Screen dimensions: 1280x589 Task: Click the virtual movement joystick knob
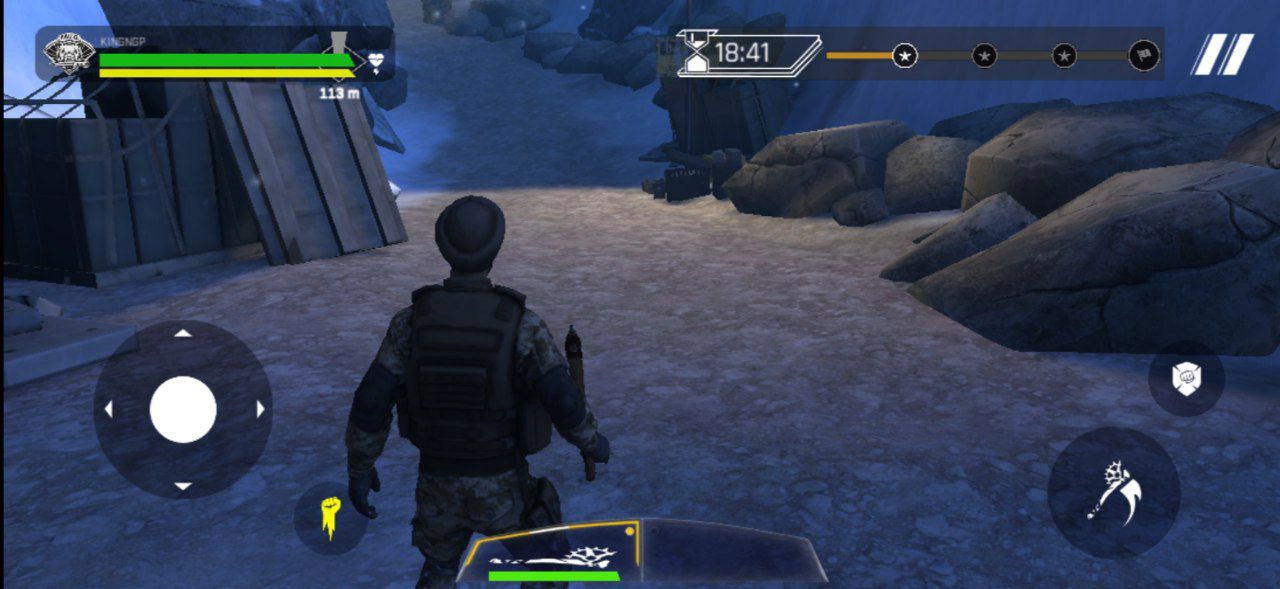point(183,409)
